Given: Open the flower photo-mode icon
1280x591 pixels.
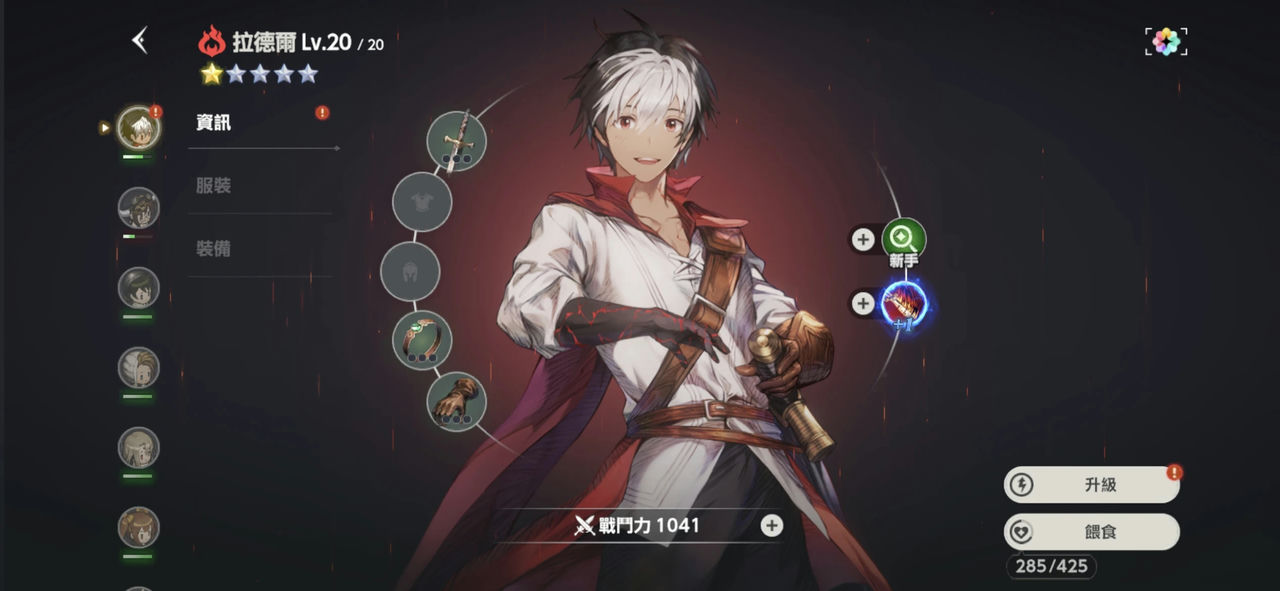Looking at the screenshot, I should [x=1166, y=41].
